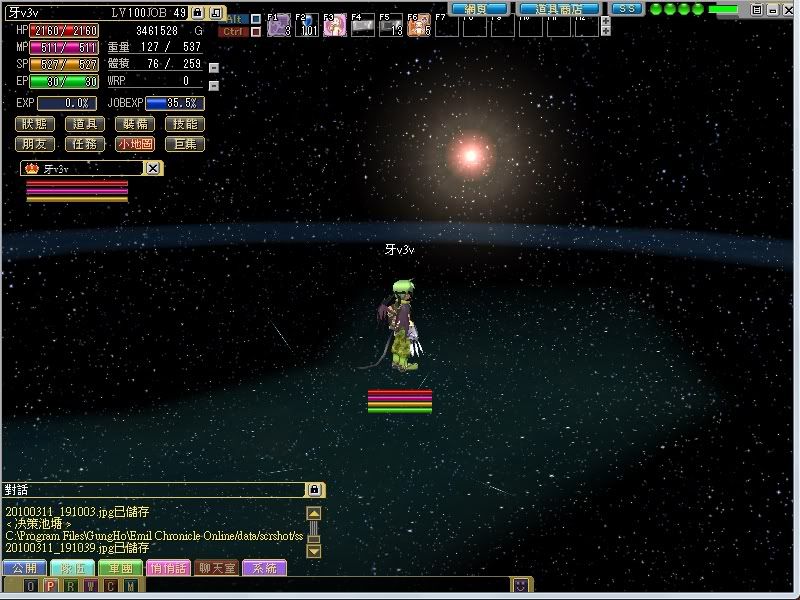Toggle the 小地圖 minimap button

click(x=136, y=144)
